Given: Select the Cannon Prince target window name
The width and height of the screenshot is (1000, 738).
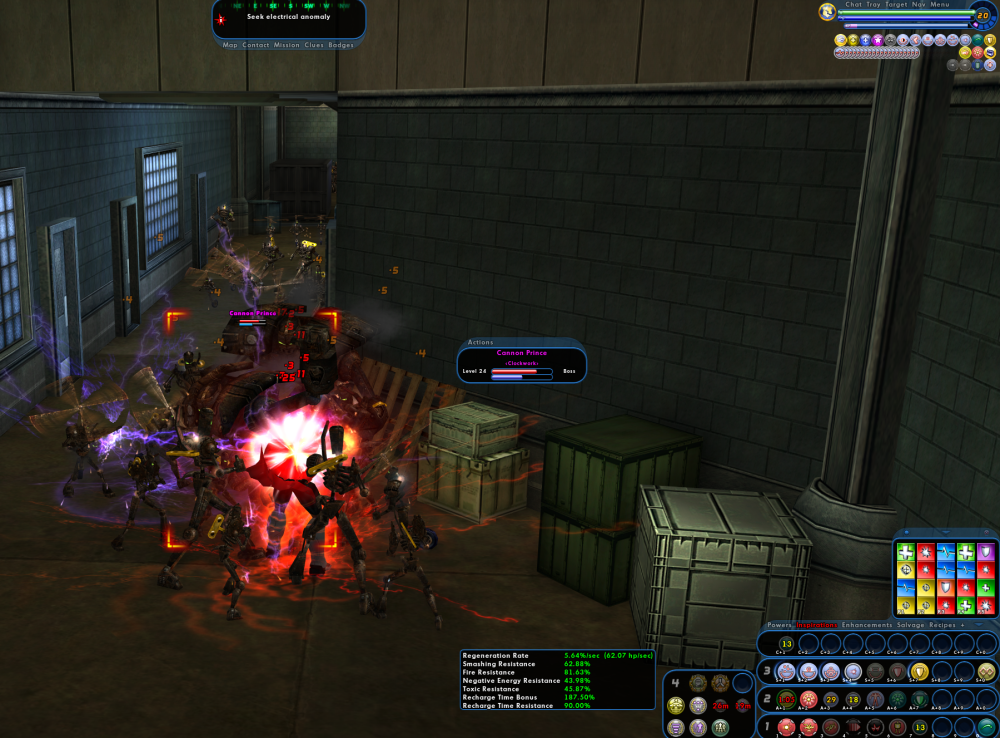Looking at the screenshot, I should (x=522, y=353).
